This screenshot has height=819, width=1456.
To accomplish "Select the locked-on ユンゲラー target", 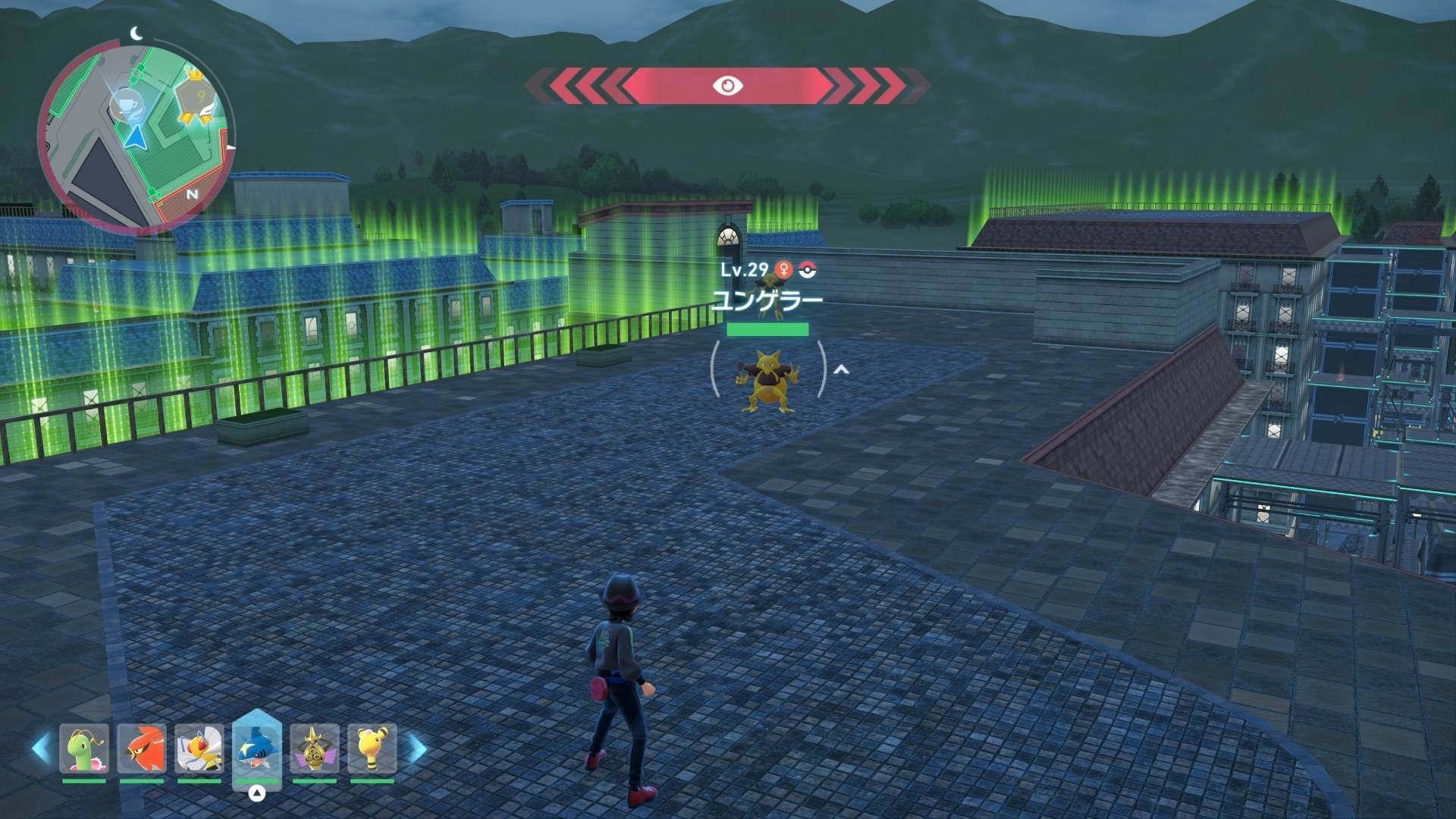I will 767,379.
